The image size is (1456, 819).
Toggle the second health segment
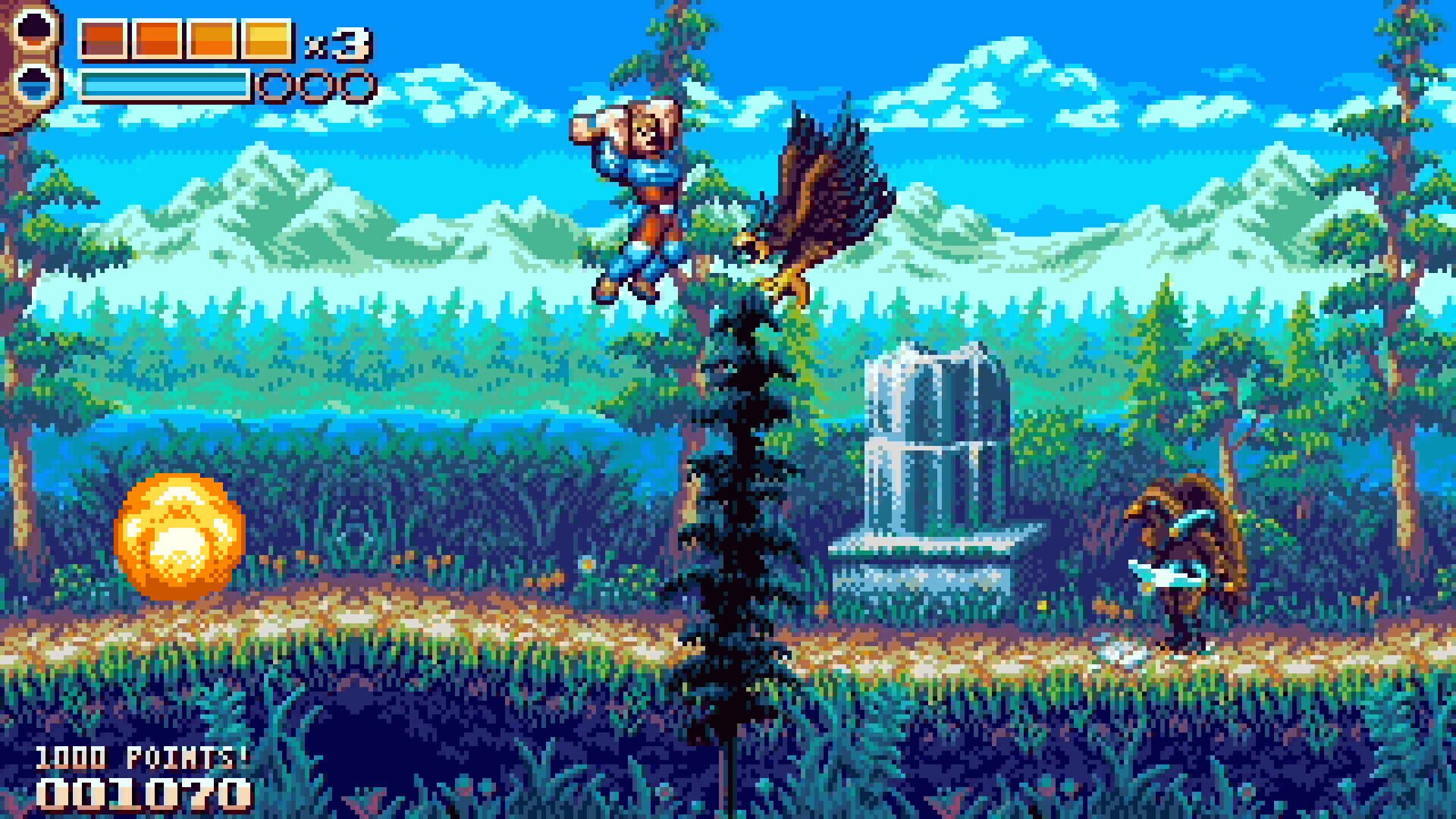(x=157, y=39)
